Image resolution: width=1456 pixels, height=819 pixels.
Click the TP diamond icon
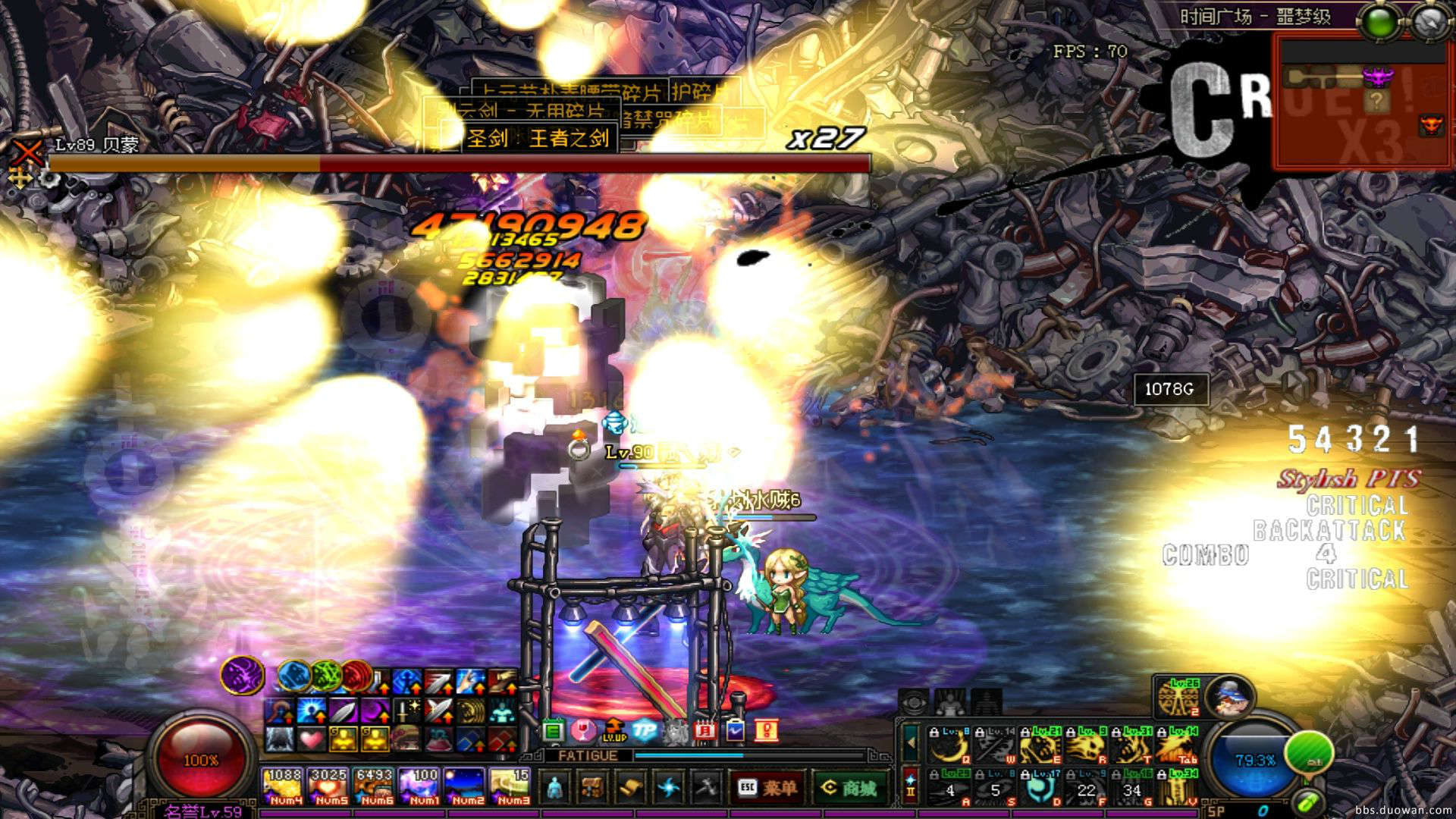pyautogui.click(x=645, y=730)
